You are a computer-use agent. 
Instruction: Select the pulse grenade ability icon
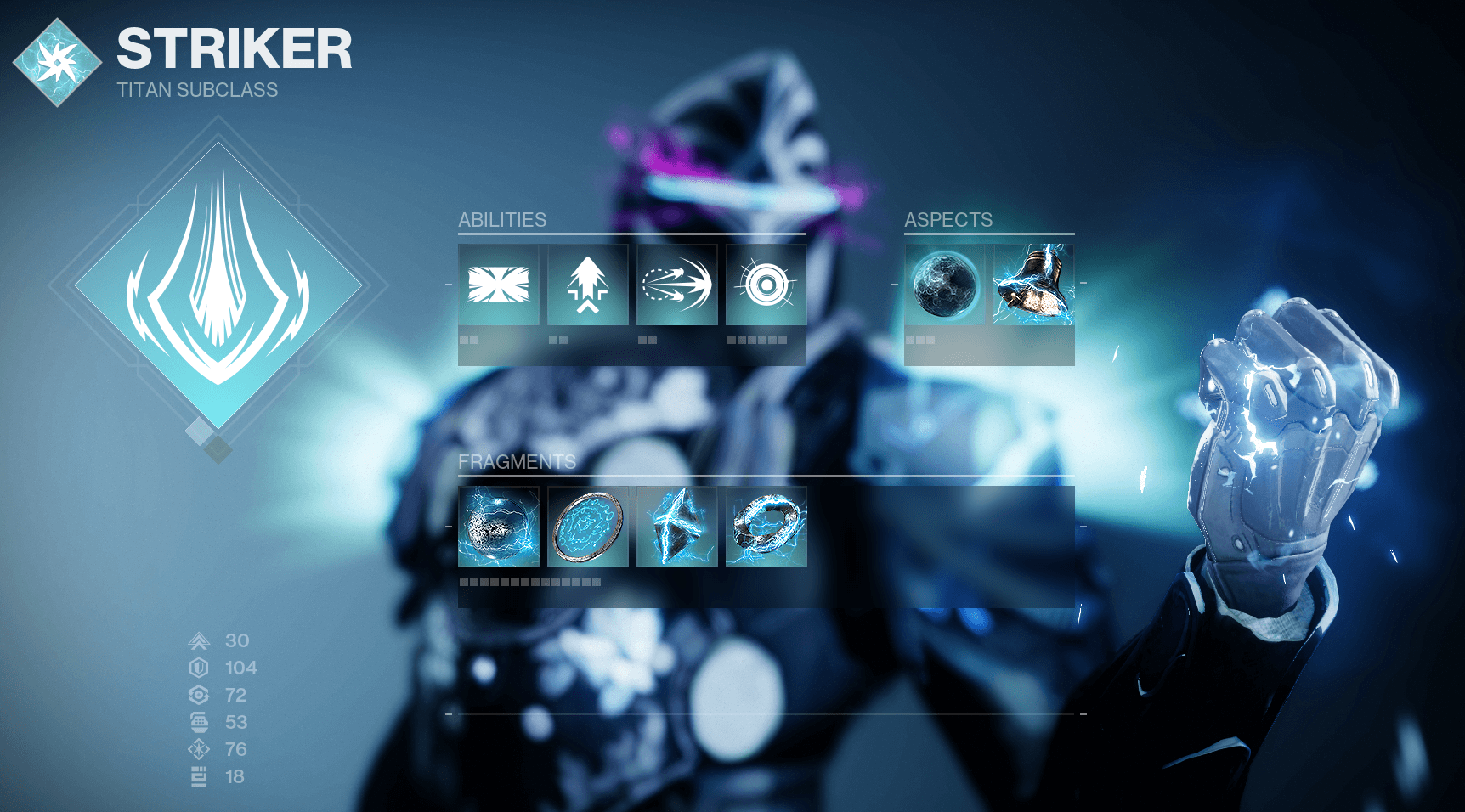coord(765,285)
